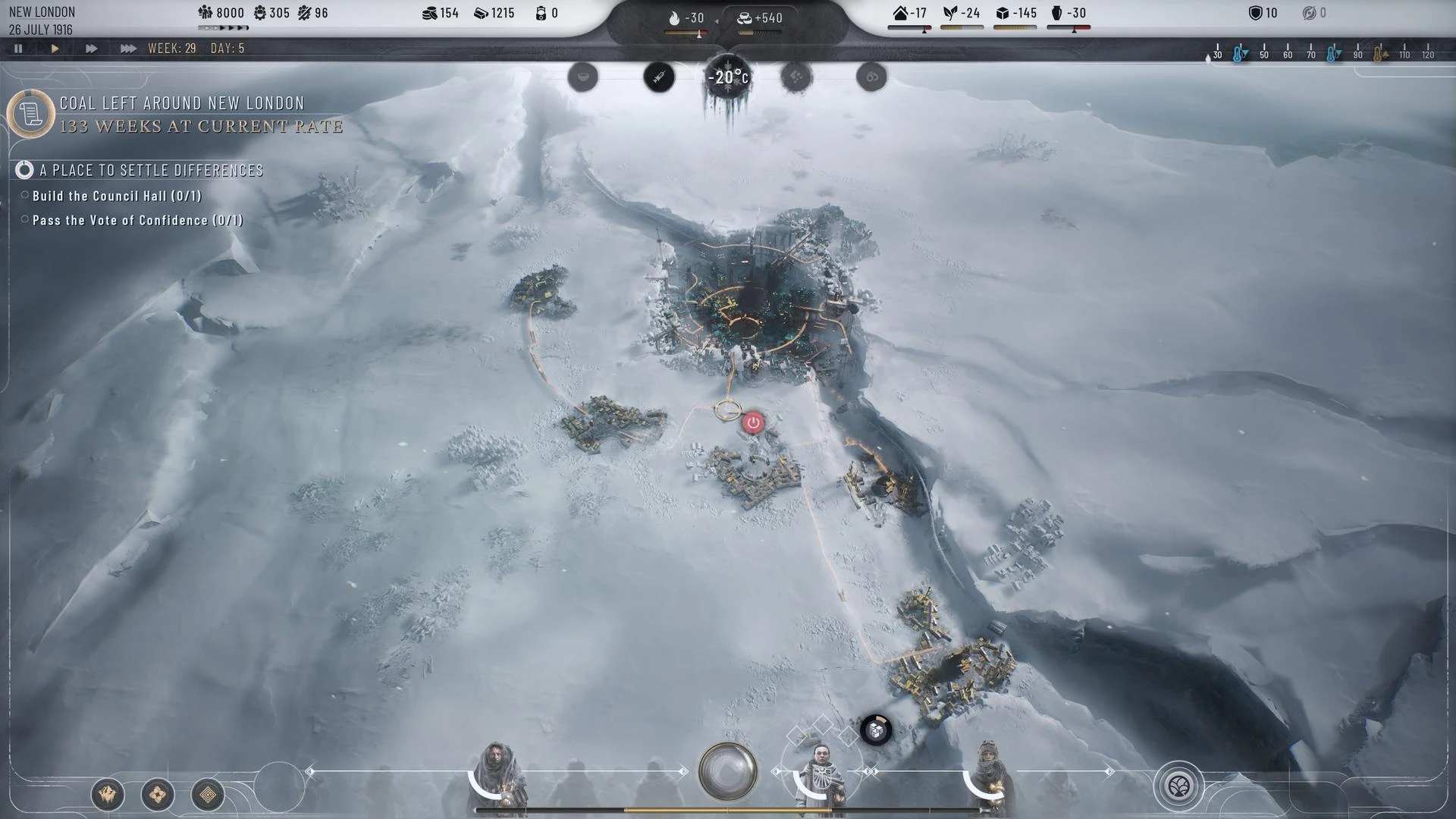Set game speed to normal play
1456x819 pixels.
coord(55,49)
